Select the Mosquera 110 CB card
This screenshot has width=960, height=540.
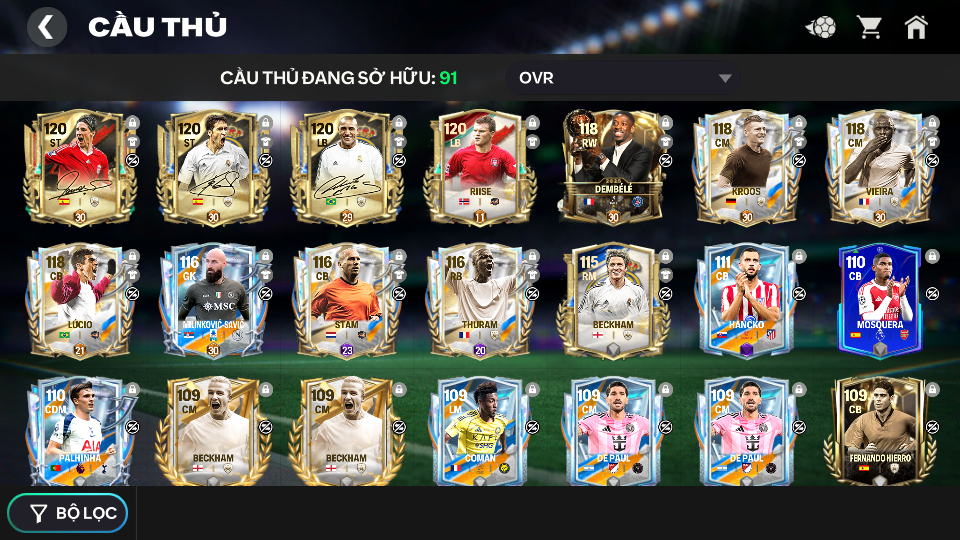pos(879,300)
